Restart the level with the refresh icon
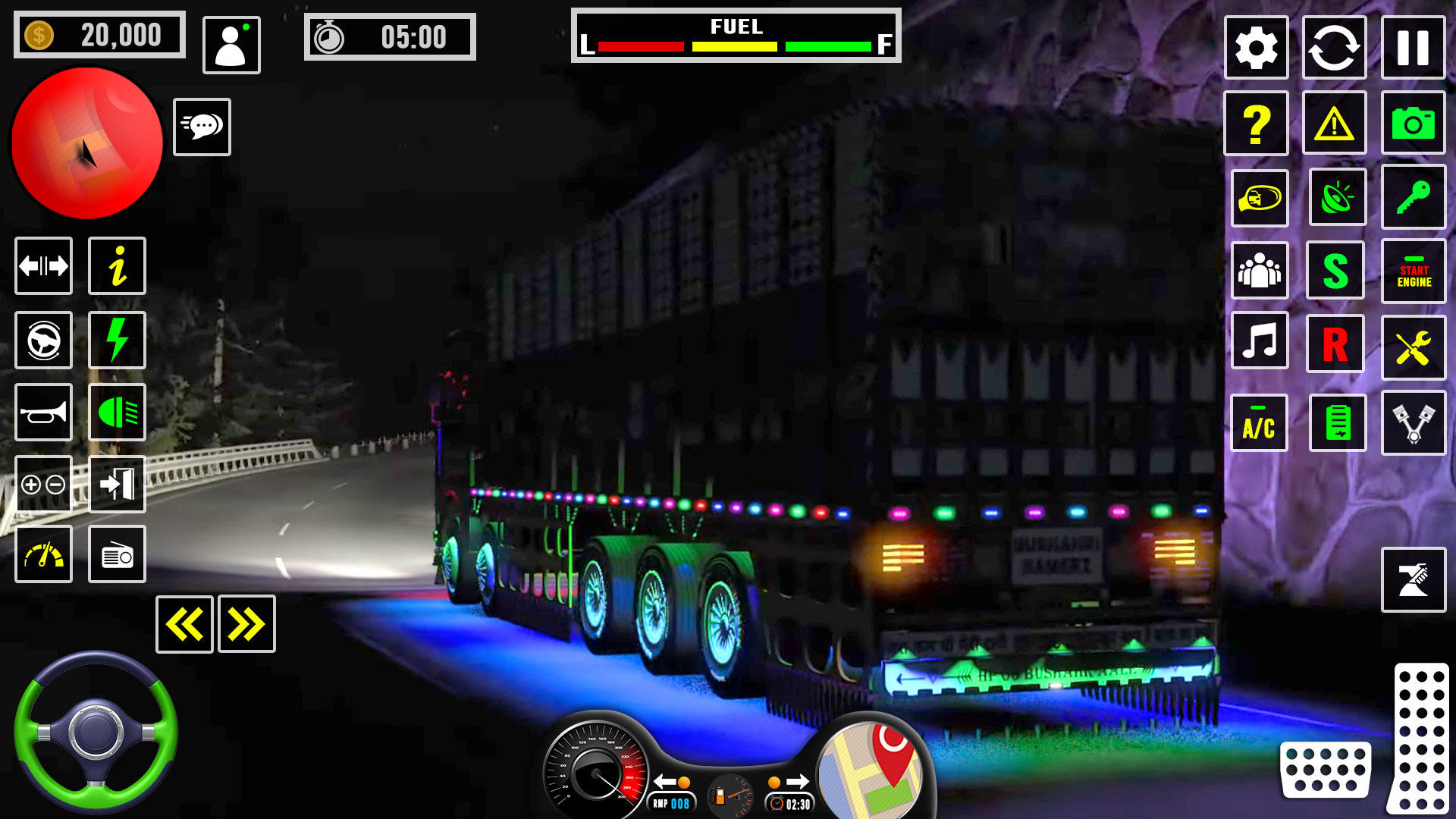 pos(1335,48)
